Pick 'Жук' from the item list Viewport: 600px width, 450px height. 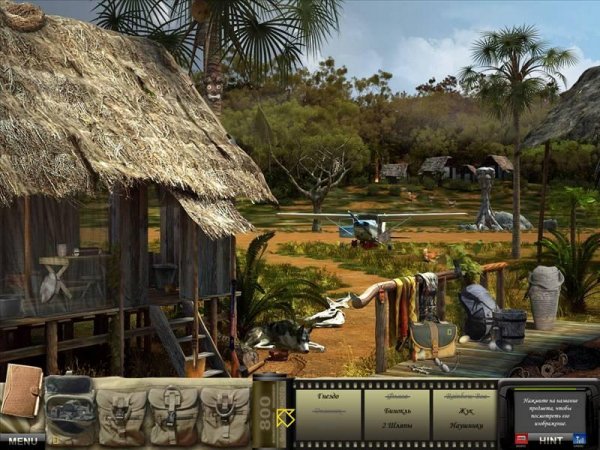click(x=464, y=410)
